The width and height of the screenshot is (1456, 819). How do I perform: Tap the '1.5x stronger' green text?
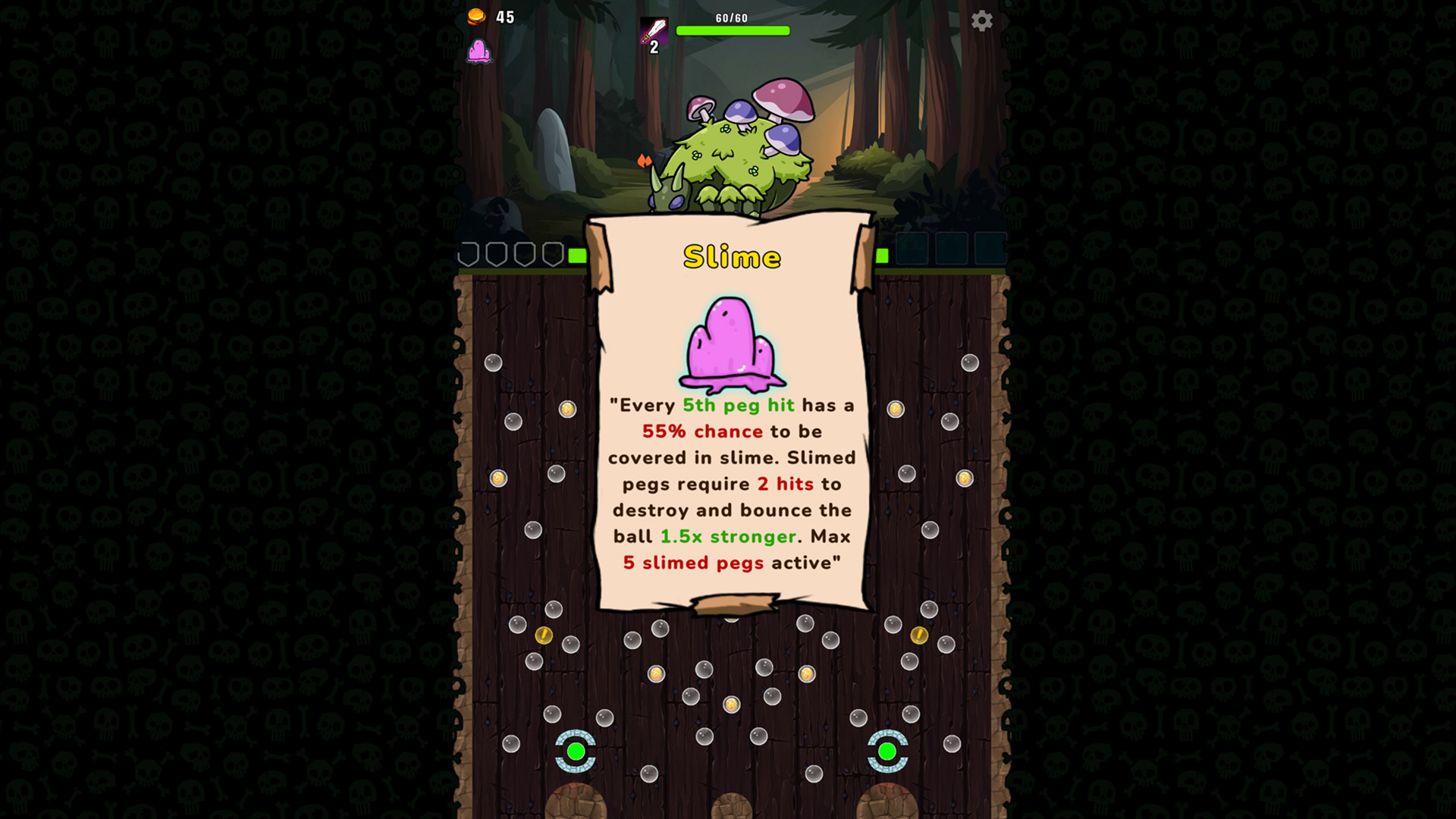pyautogui.click(x=726, y=537)
